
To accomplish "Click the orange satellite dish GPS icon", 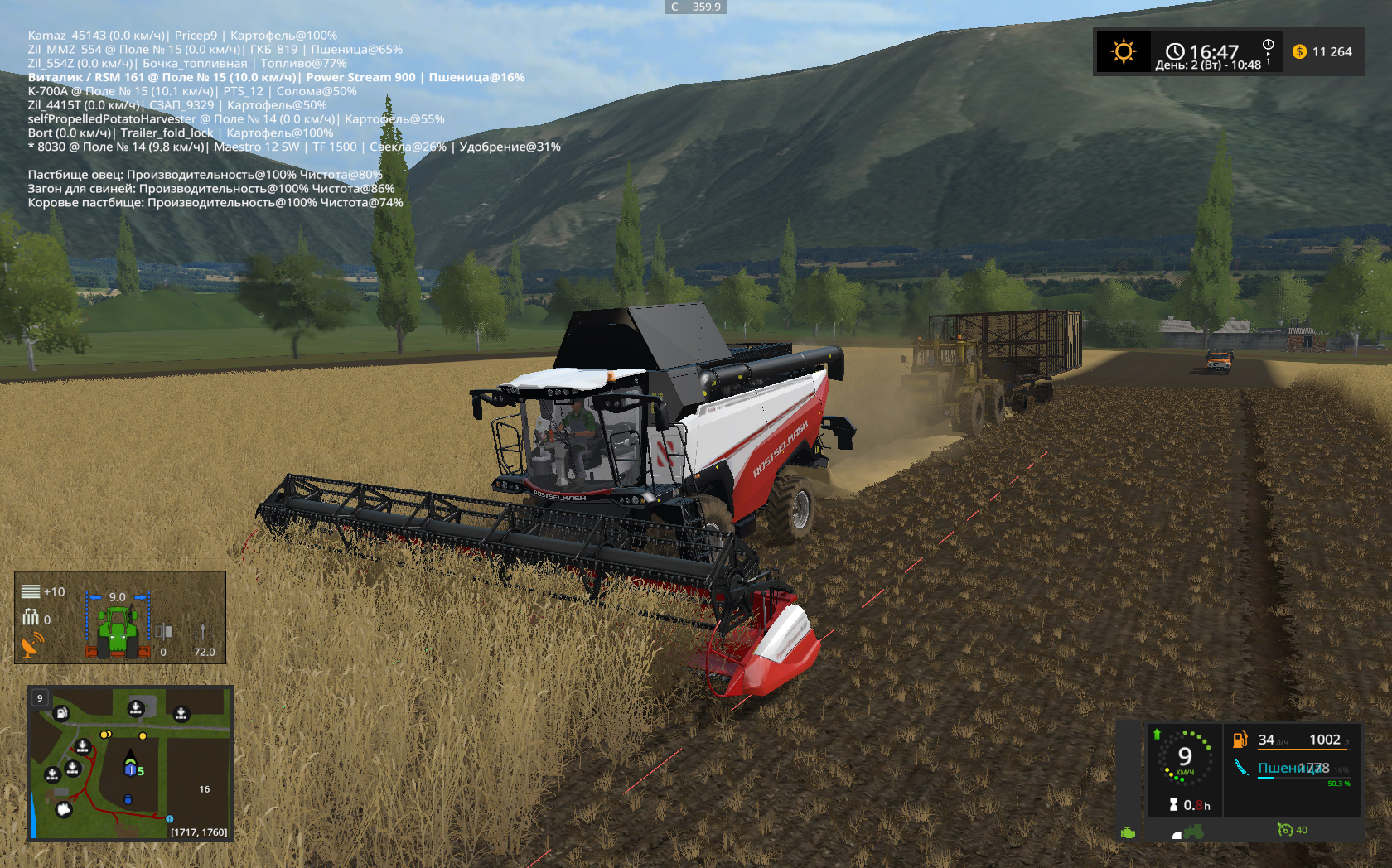I will (x=32, y=645).
